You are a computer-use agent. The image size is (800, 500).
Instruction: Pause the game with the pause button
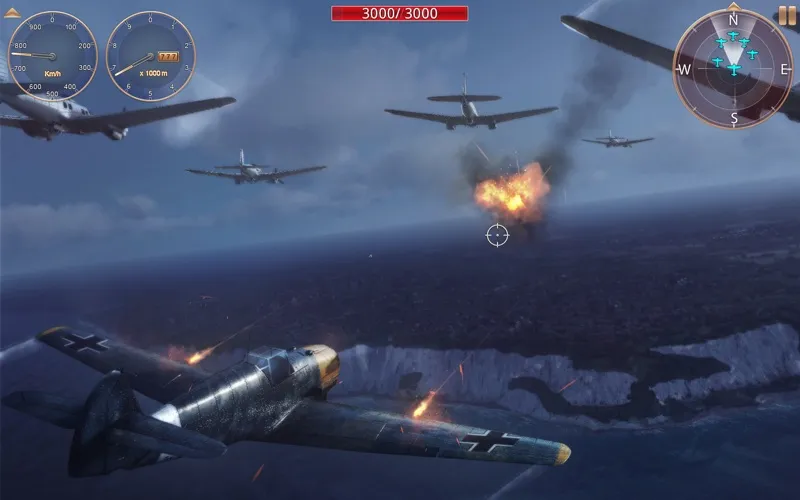(787, 16)
